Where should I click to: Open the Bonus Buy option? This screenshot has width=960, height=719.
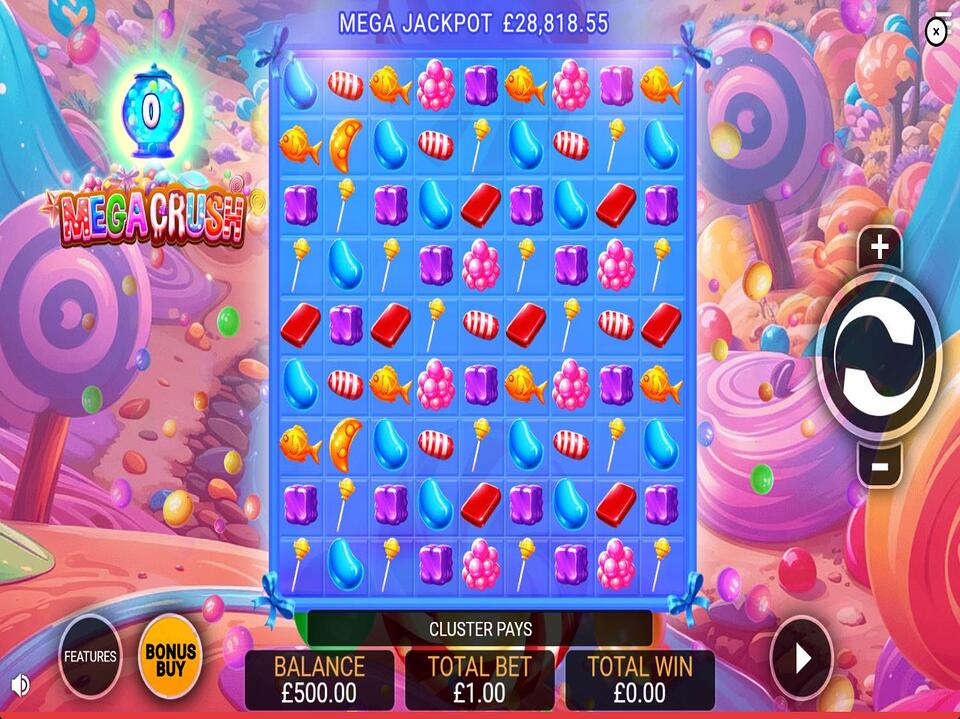[x=170, y=657]
